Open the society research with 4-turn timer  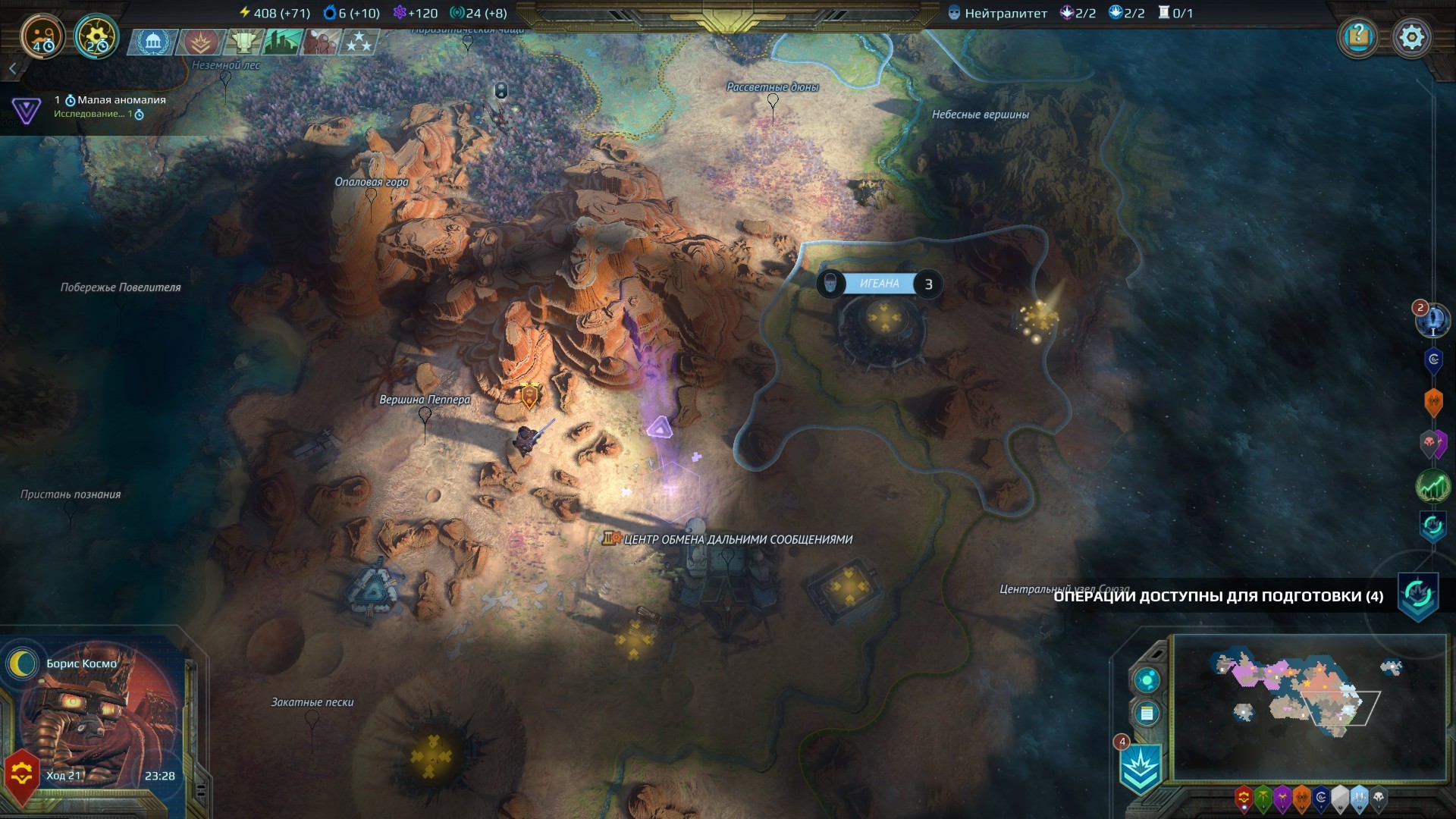(42, 36)
